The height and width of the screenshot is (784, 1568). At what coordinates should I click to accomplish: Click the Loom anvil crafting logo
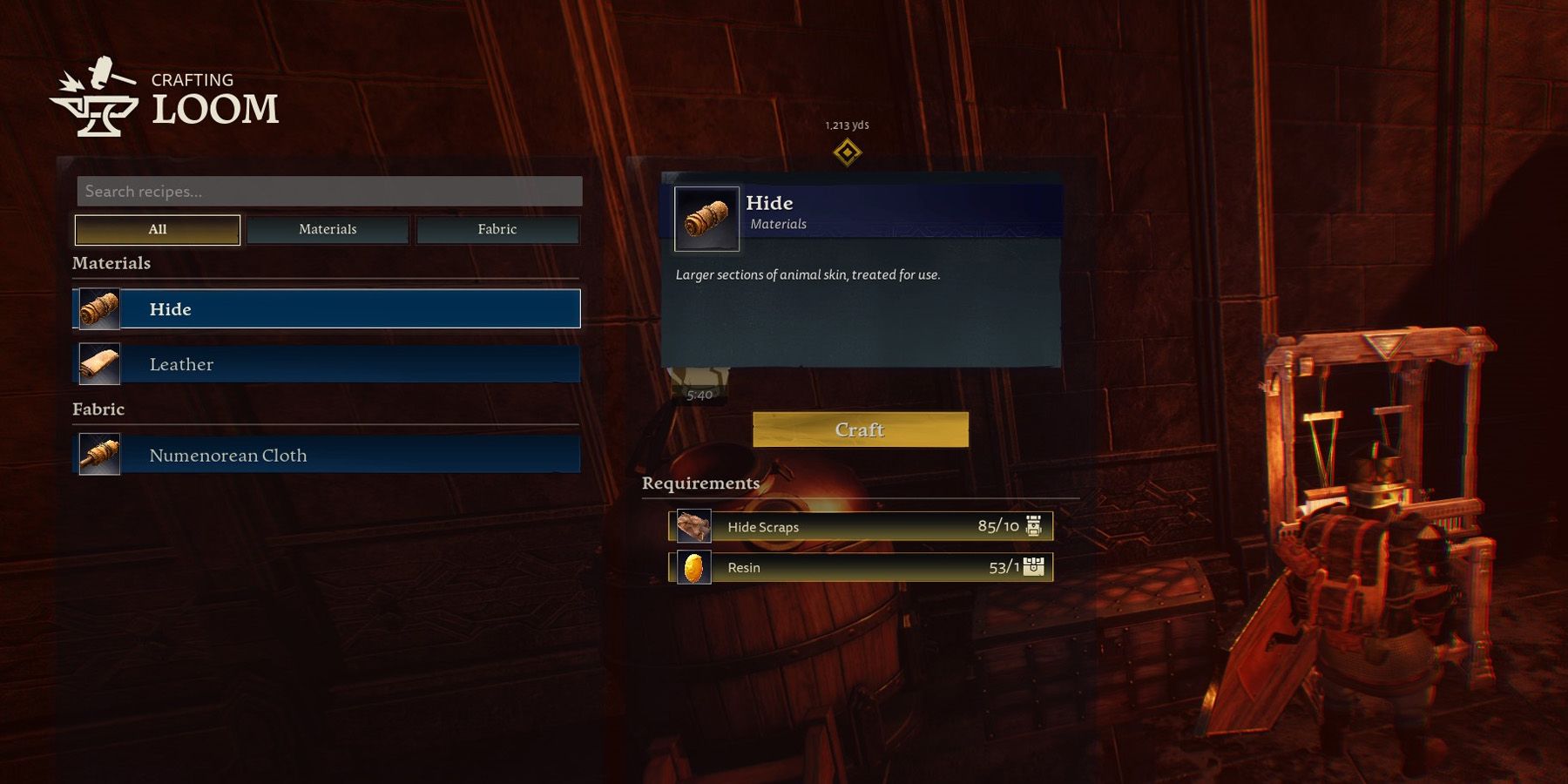coord(96,96)
